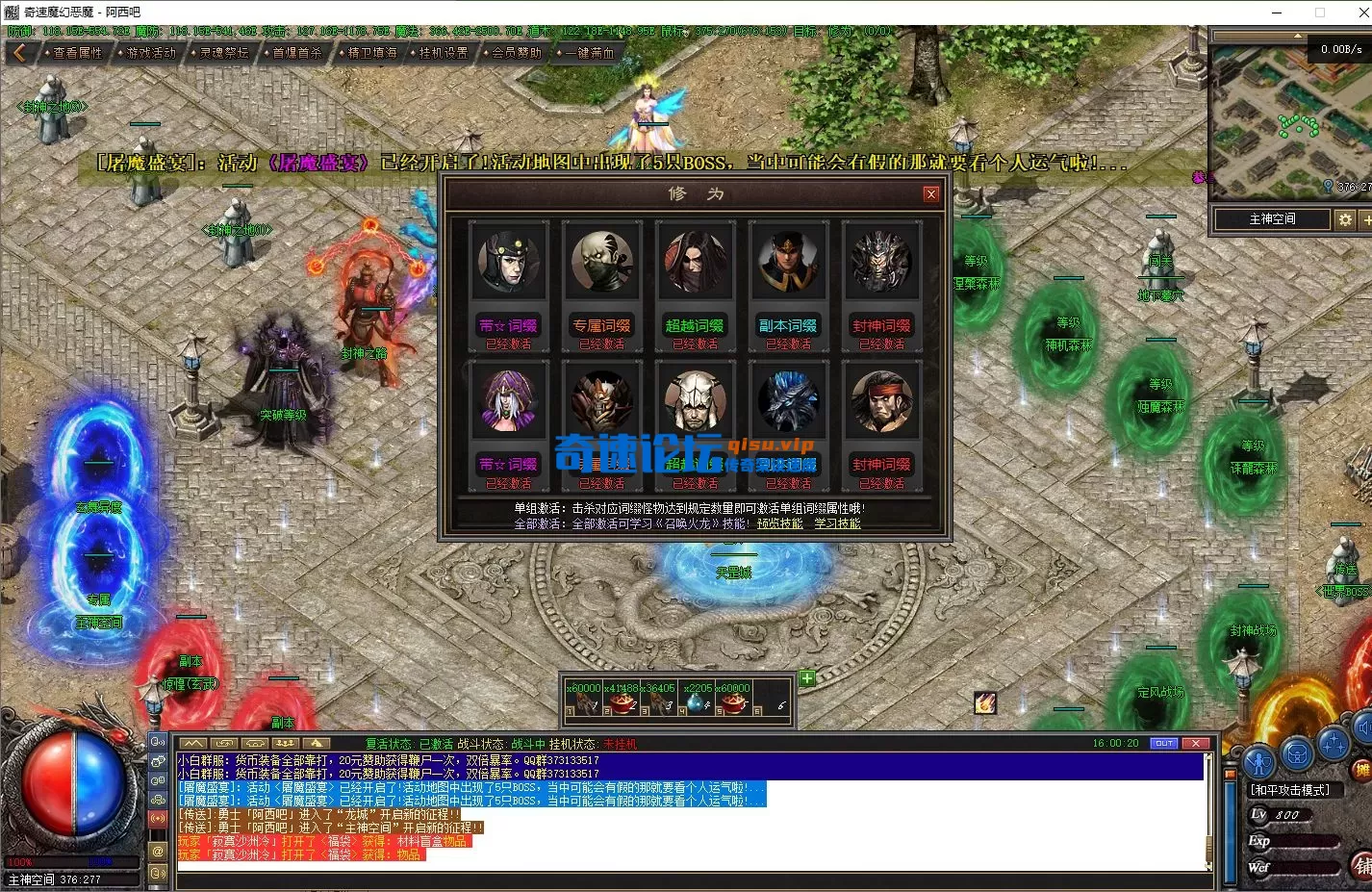This screenshot has height=892, width=1372.
Task: Open the warehouse chest icon near Lv panel
Action: coord(1298,753)
